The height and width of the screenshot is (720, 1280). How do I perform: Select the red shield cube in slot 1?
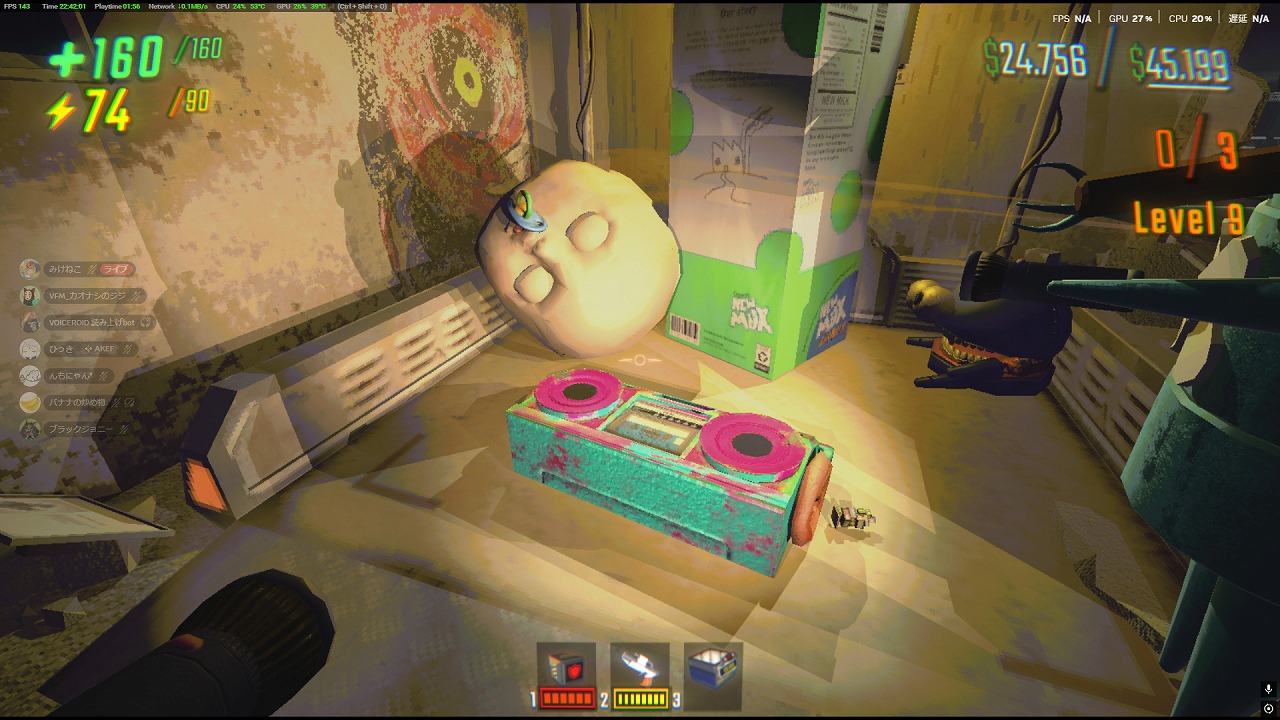point(566,667)
